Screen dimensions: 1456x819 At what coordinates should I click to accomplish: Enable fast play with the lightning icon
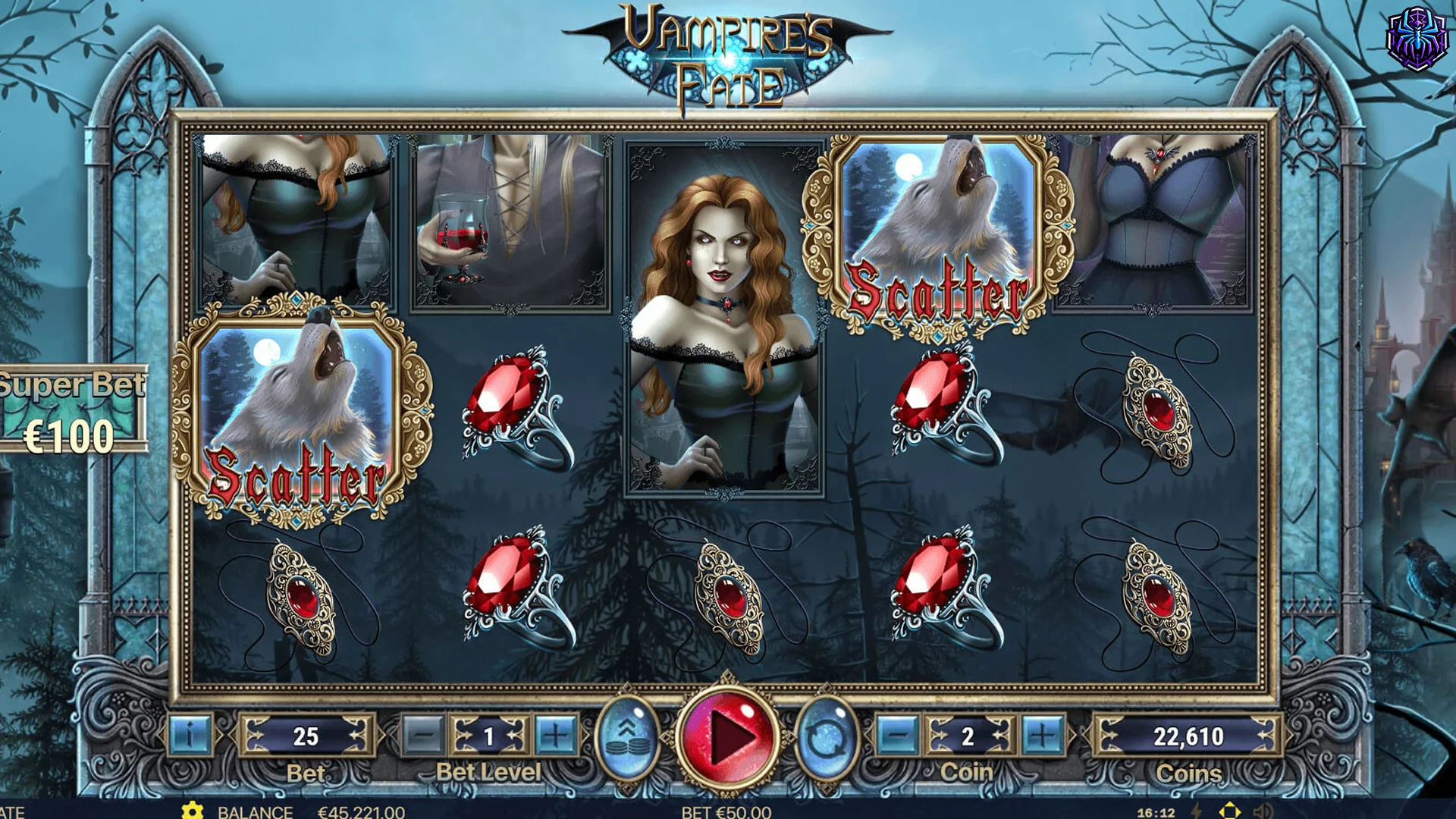click(x=1197, y=811)
